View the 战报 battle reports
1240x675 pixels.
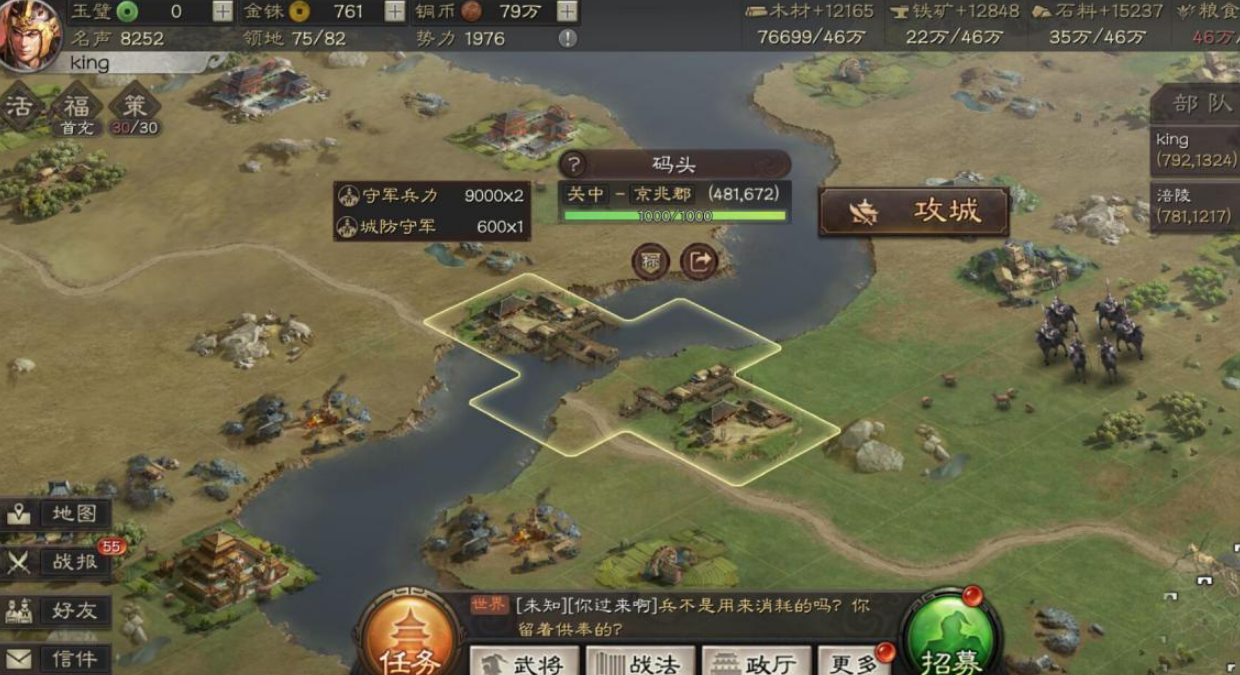pyautogui.click(x=57, y=562)
